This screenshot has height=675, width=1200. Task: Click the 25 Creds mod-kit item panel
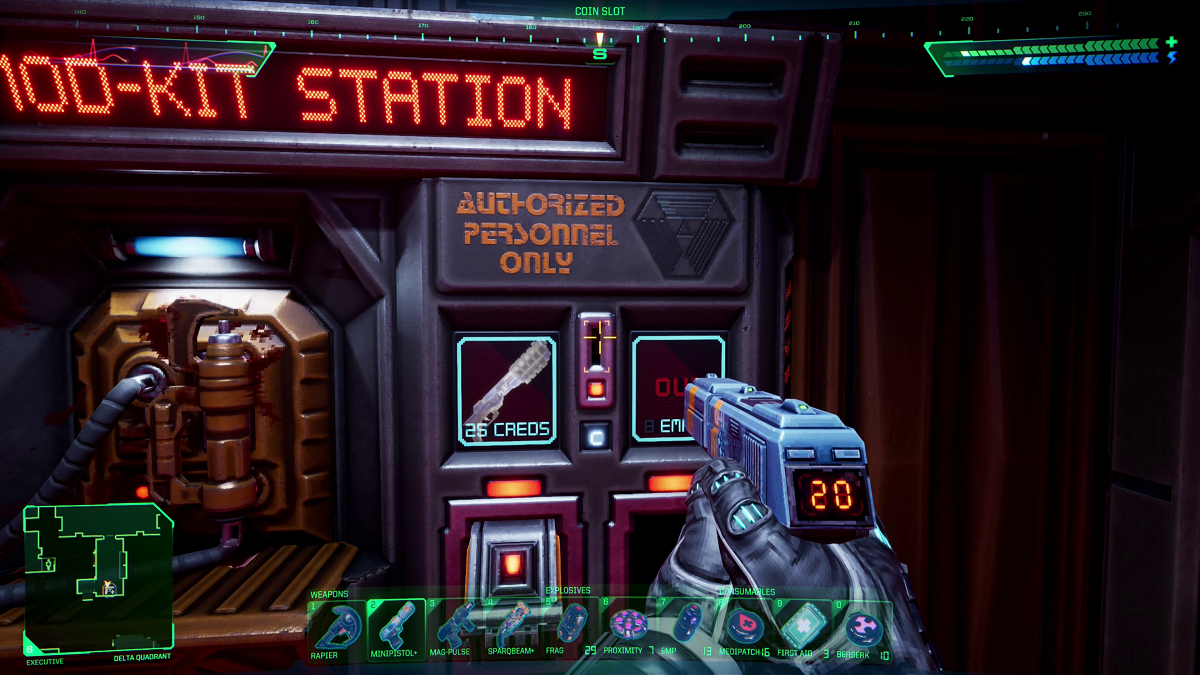pos(506,390)
